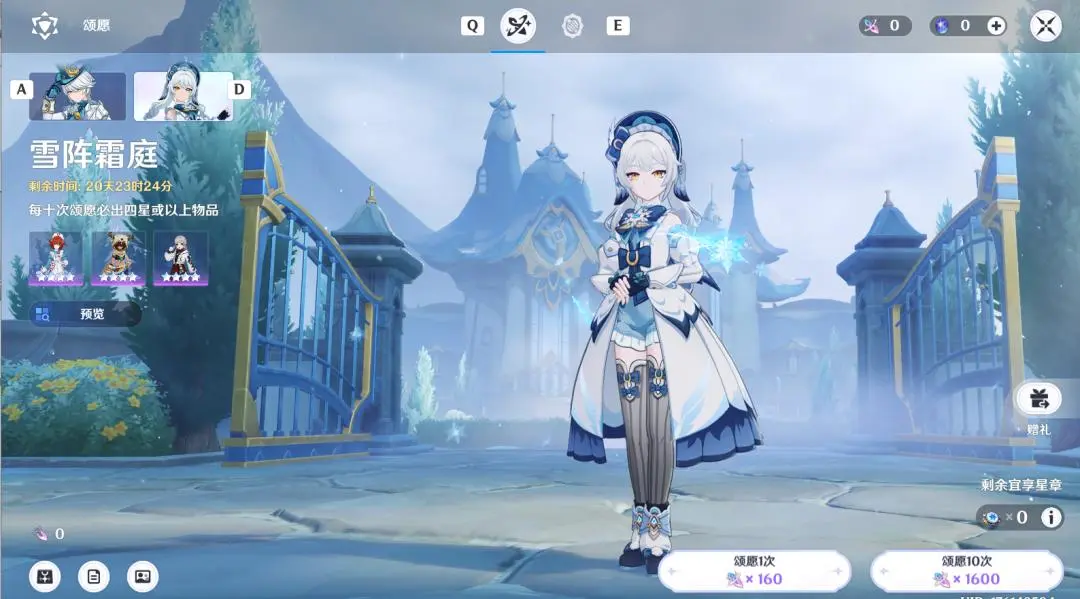Open the wish history portrait-card icon
Image resolution: width=1080 pixels, height=599 pixels.
tap(143, 575)
